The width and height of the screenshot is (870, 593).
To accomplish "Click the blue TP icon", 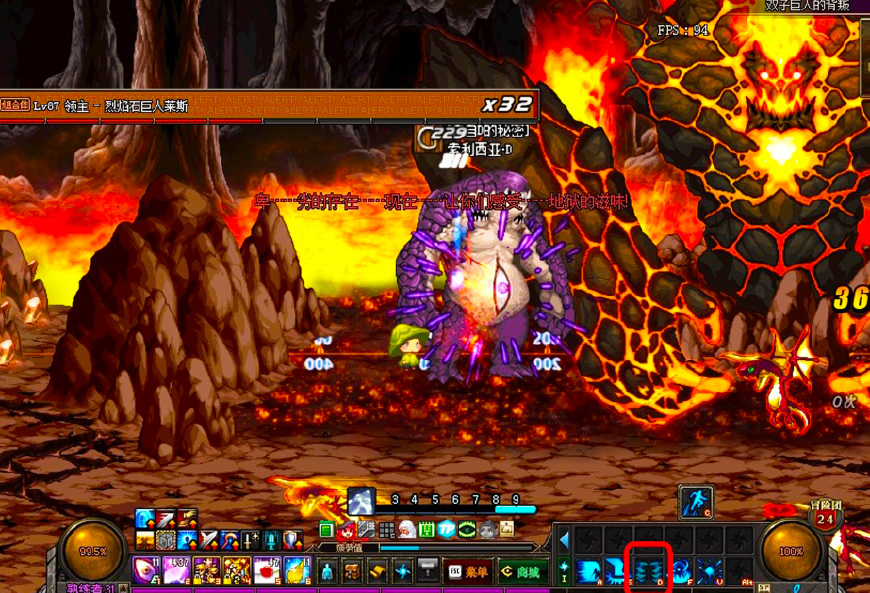I will 447,530.
